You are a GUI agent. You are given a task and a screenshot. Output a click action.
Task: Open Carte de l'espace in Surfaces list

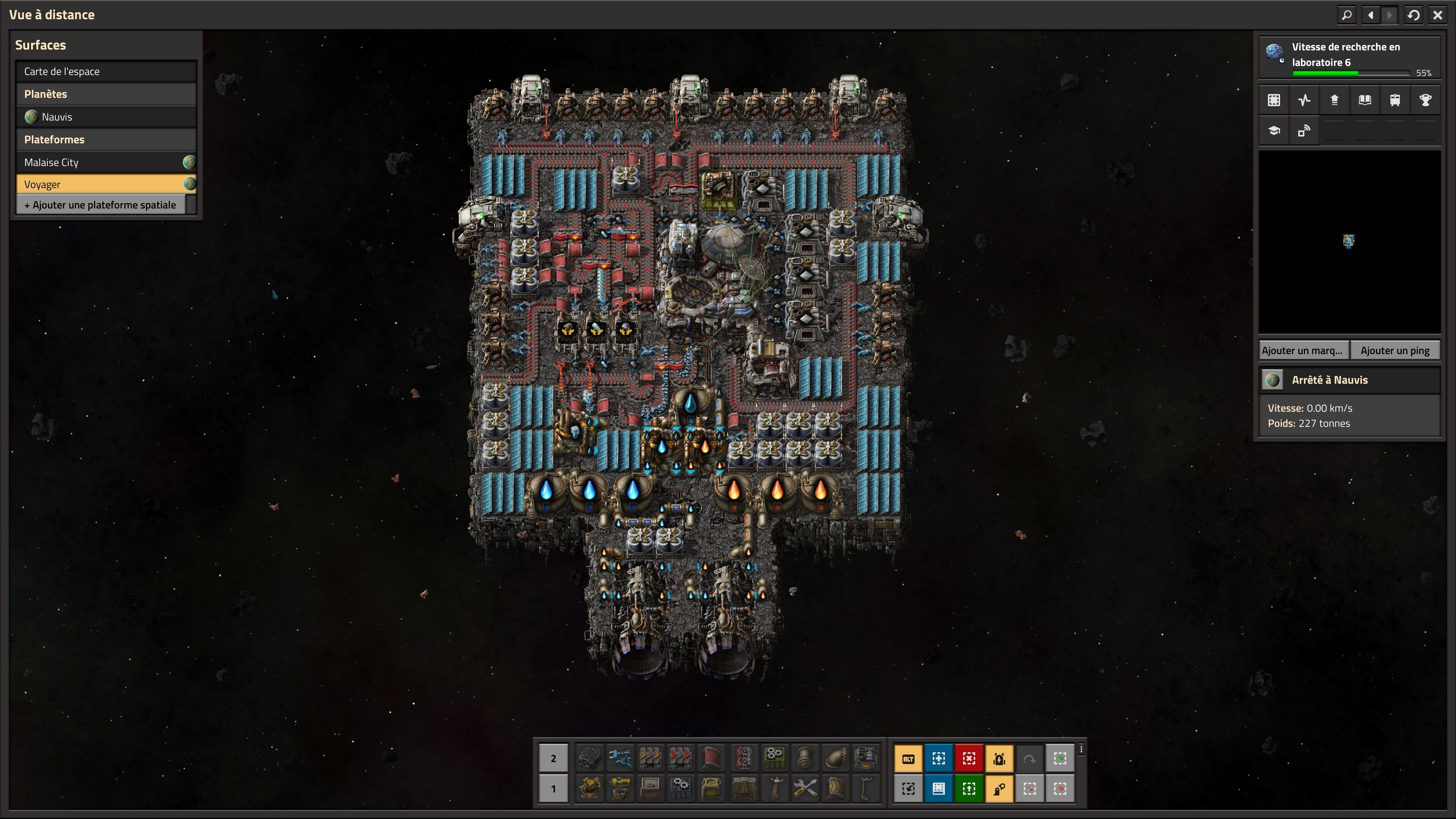(106, 71)
